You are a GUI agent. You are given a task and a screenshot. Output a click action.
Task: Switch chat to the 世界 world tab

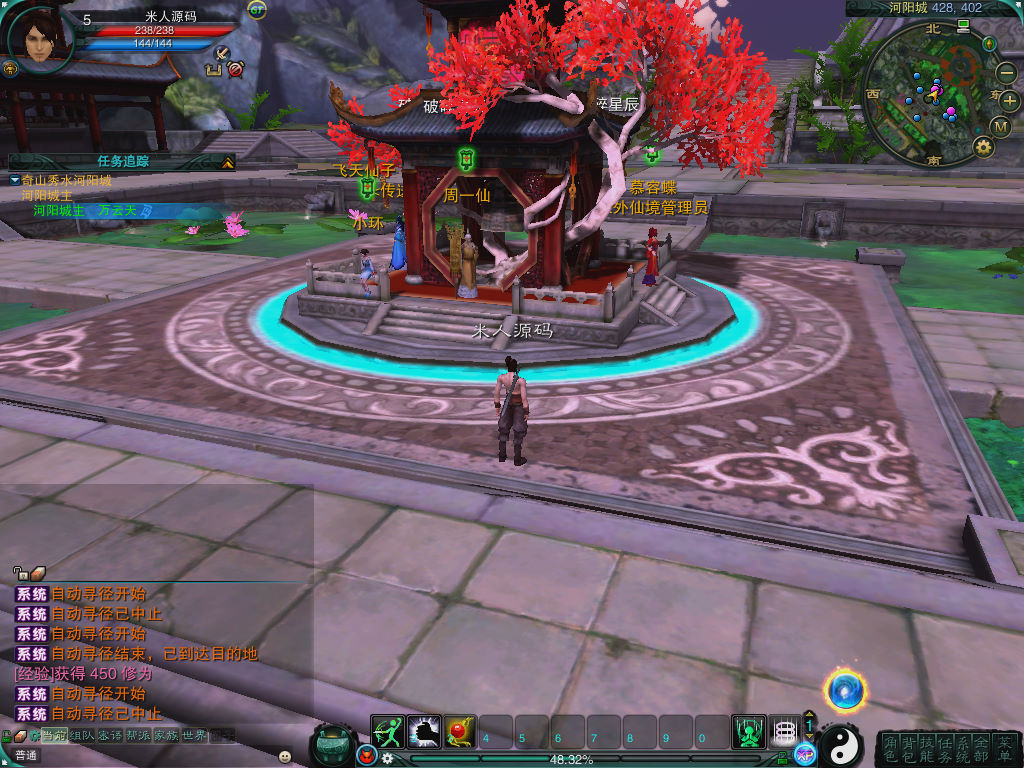click(x=194, y=736)
